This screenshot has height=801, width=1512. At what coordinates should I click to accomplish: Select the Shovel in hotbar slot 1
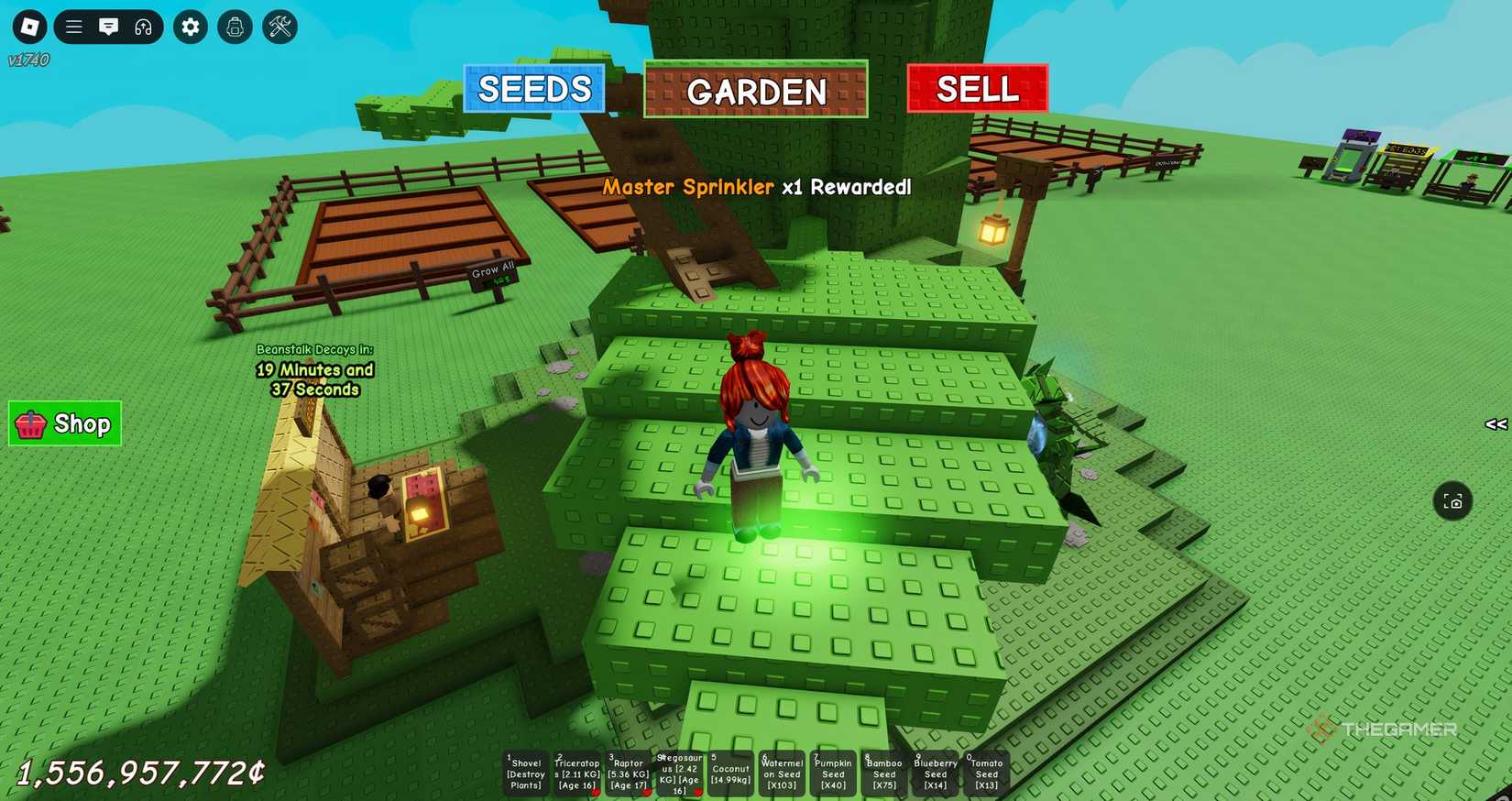point(526,774)
